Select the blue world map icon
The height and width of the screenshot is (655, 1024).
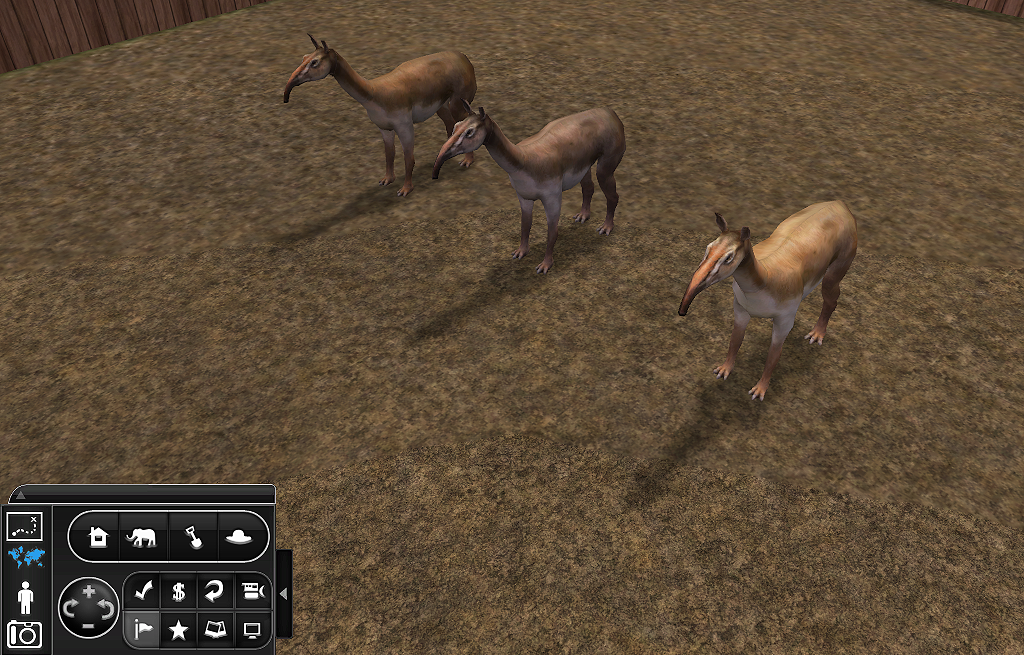click(x=25, y=557)
